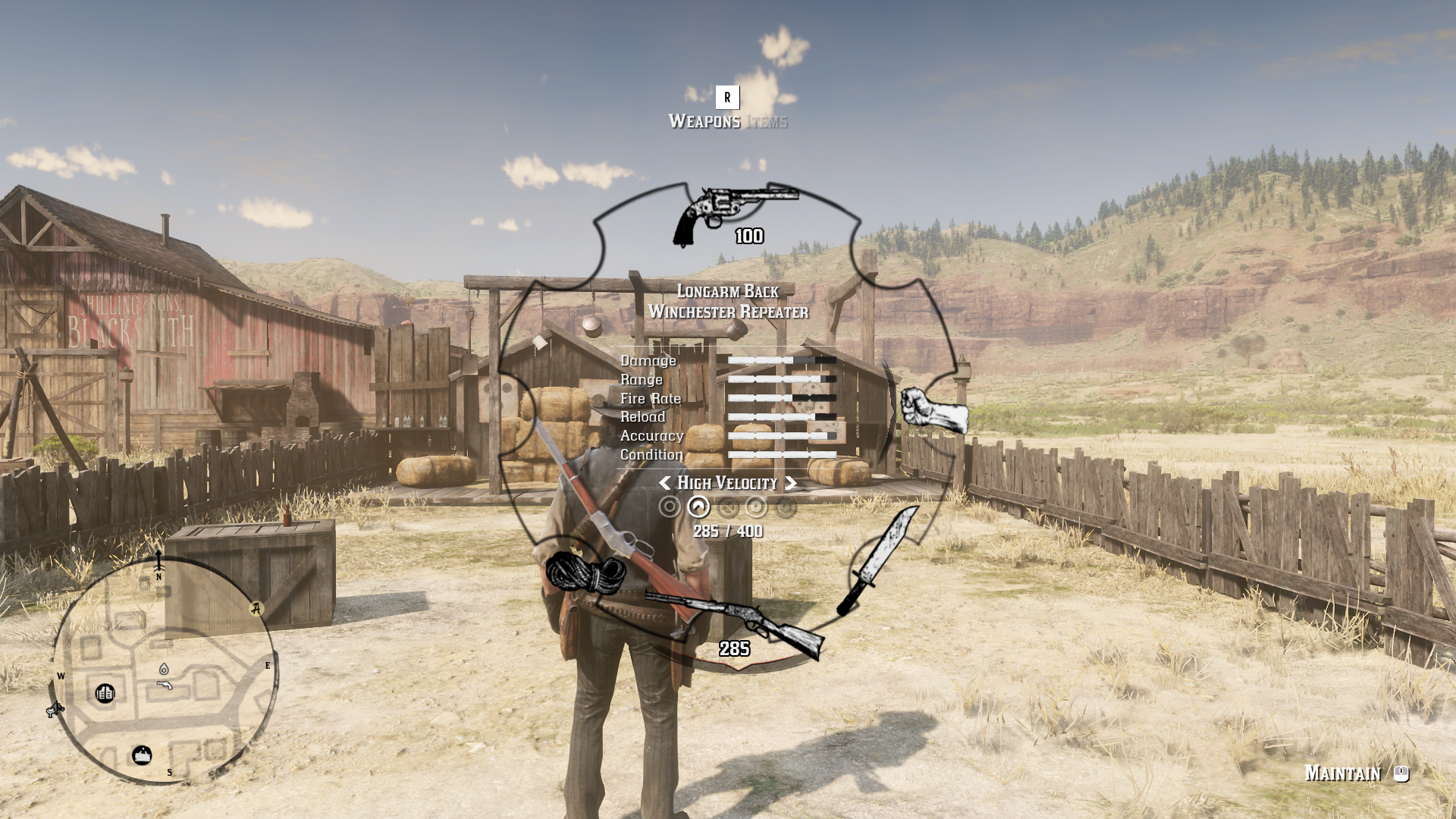Select the highlighted High Velocity ammo icon
This screenshot has width=1456, height=819.
(x=698, y=507)
